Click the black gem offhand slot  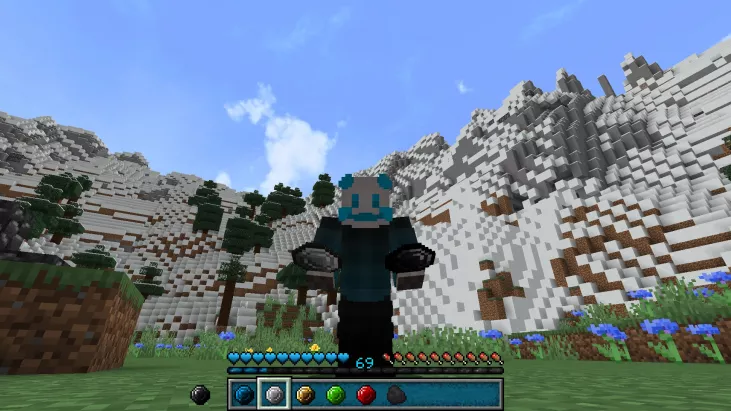pos(200,395)
